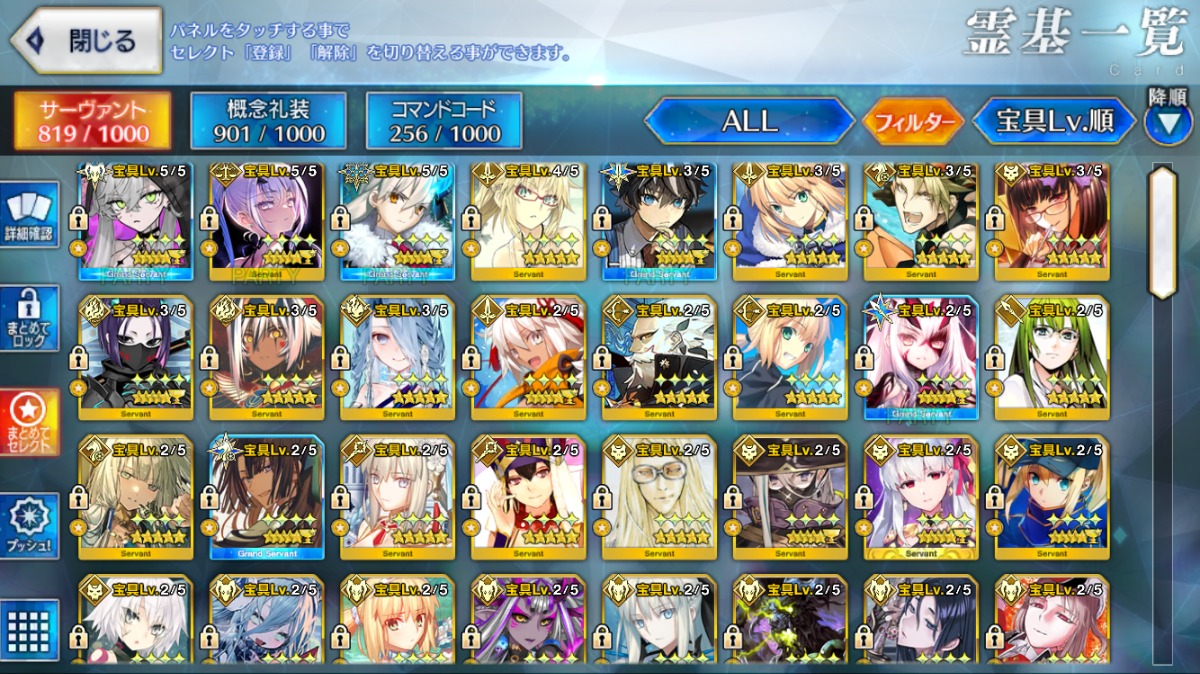Open the orange フィルター button
The image size is (1200, 674).
(x=913, y=122)
